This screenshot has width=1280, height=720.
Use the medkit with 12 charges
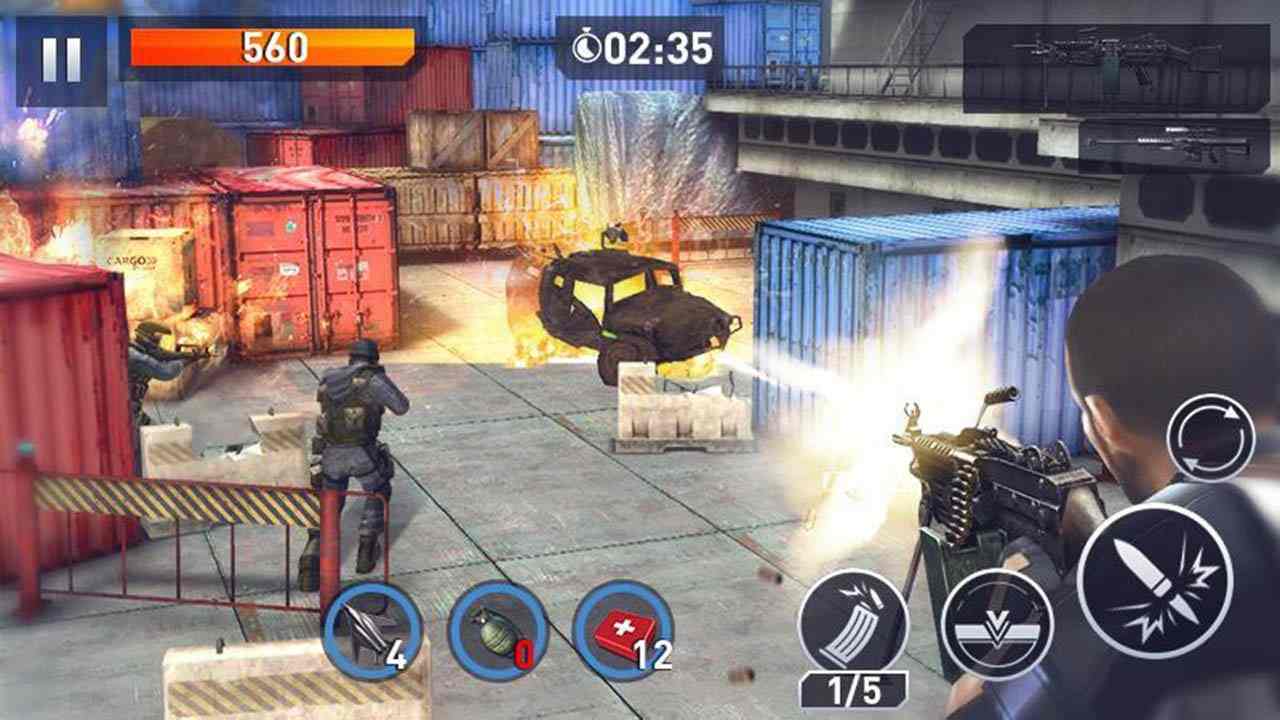[x=620, y=632]
